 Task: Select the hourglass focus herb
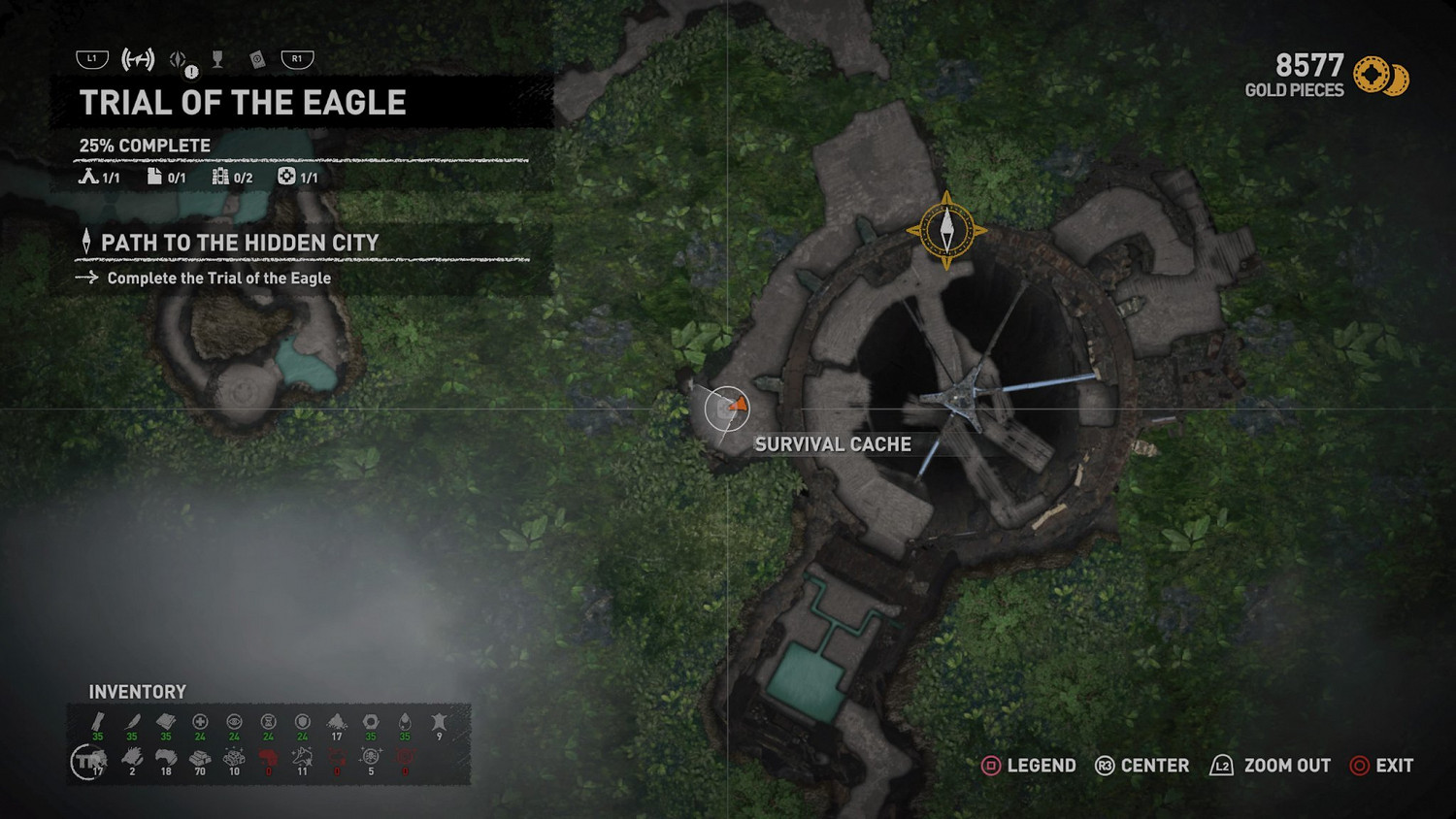click(x=269, y=723)
